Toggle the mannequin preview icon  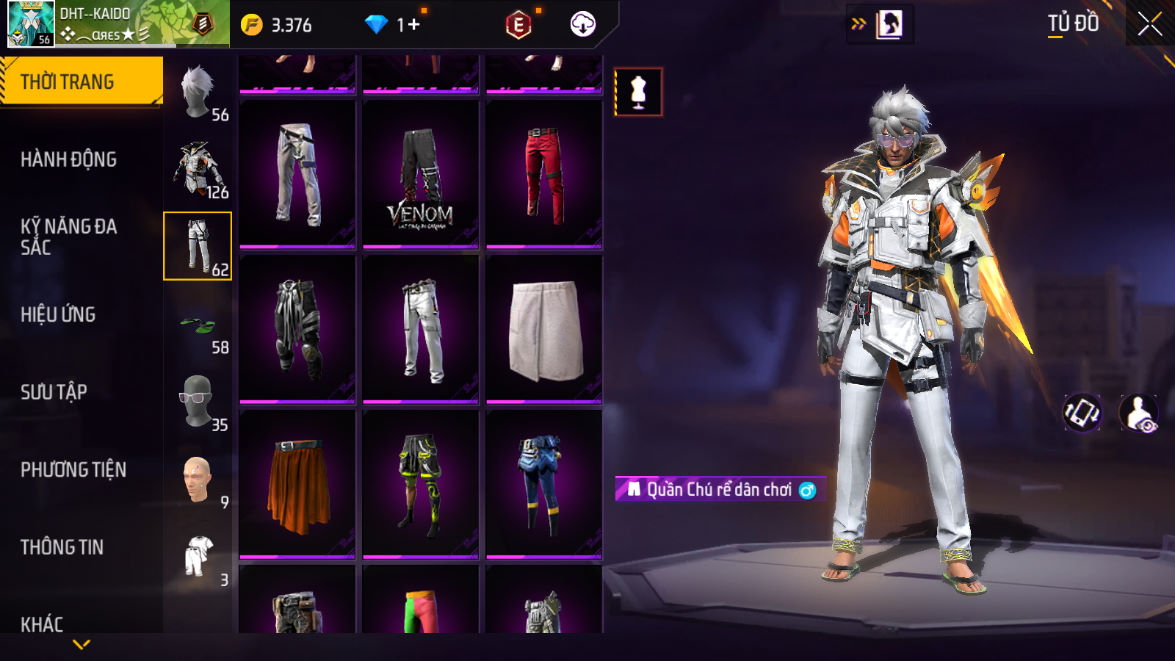click(x=638, y=92)
